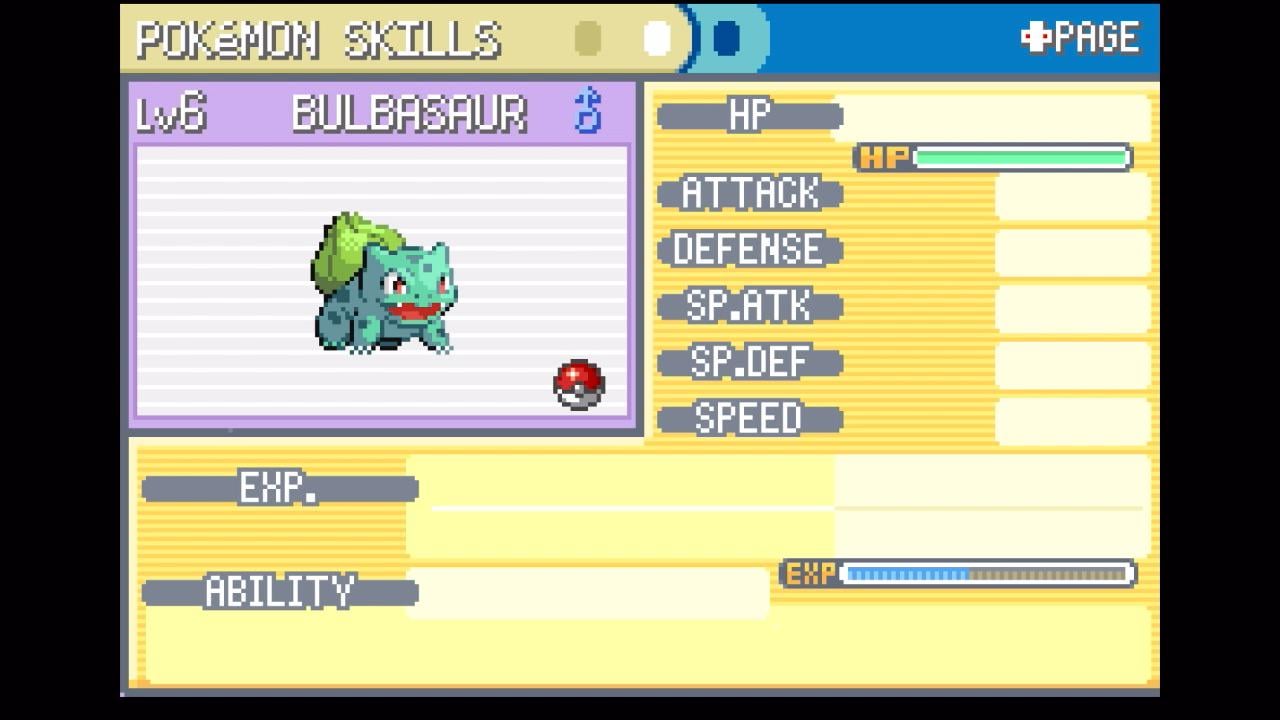The height and width of the screenshot is (720, 1280).
Task: Switch to the dim yellow info page dot
Action: [588, 39]
